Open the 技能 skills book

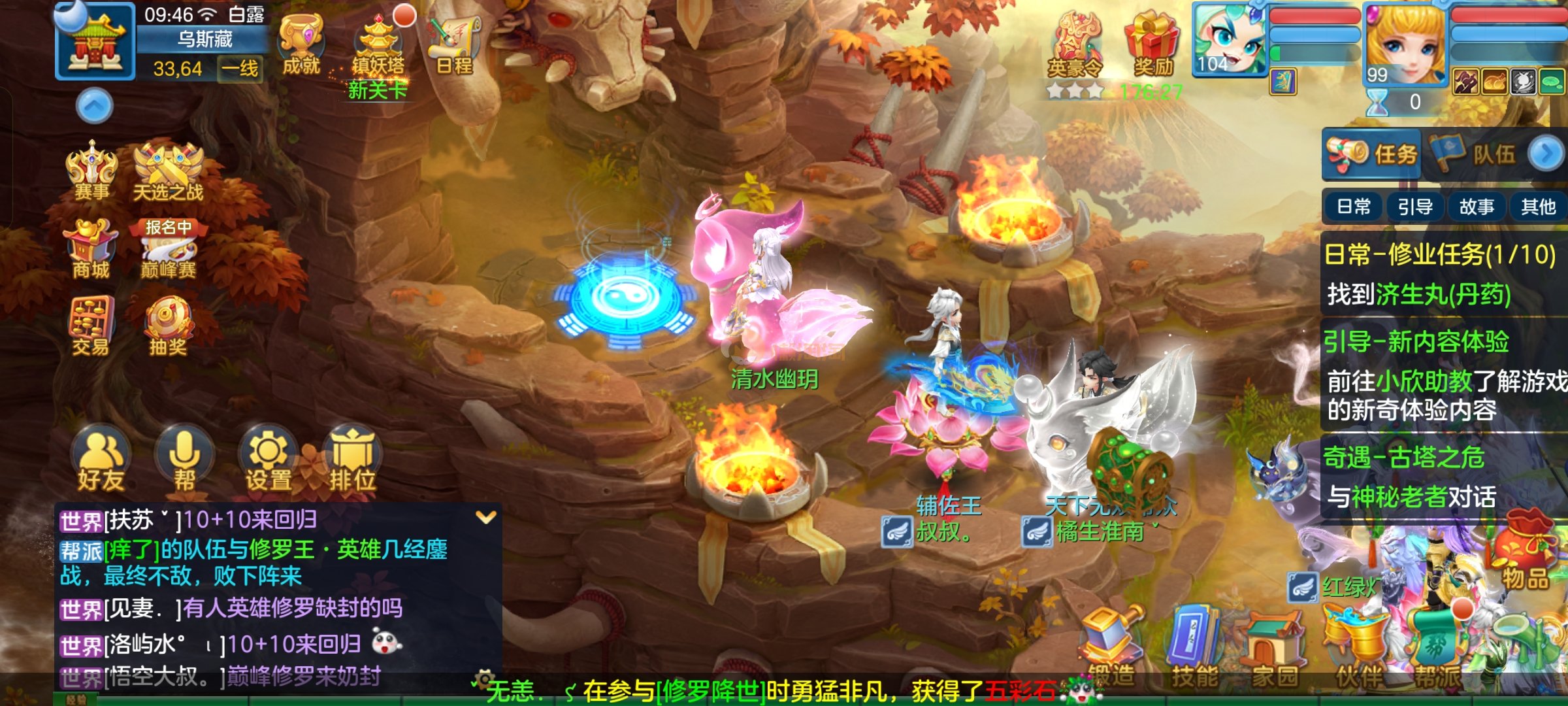[x=1195, y=647]
